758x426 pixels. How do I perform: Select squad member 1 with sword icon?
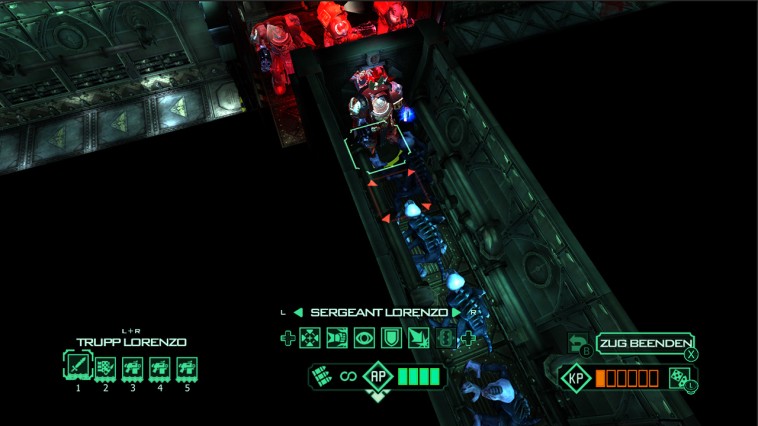(78, 366)
